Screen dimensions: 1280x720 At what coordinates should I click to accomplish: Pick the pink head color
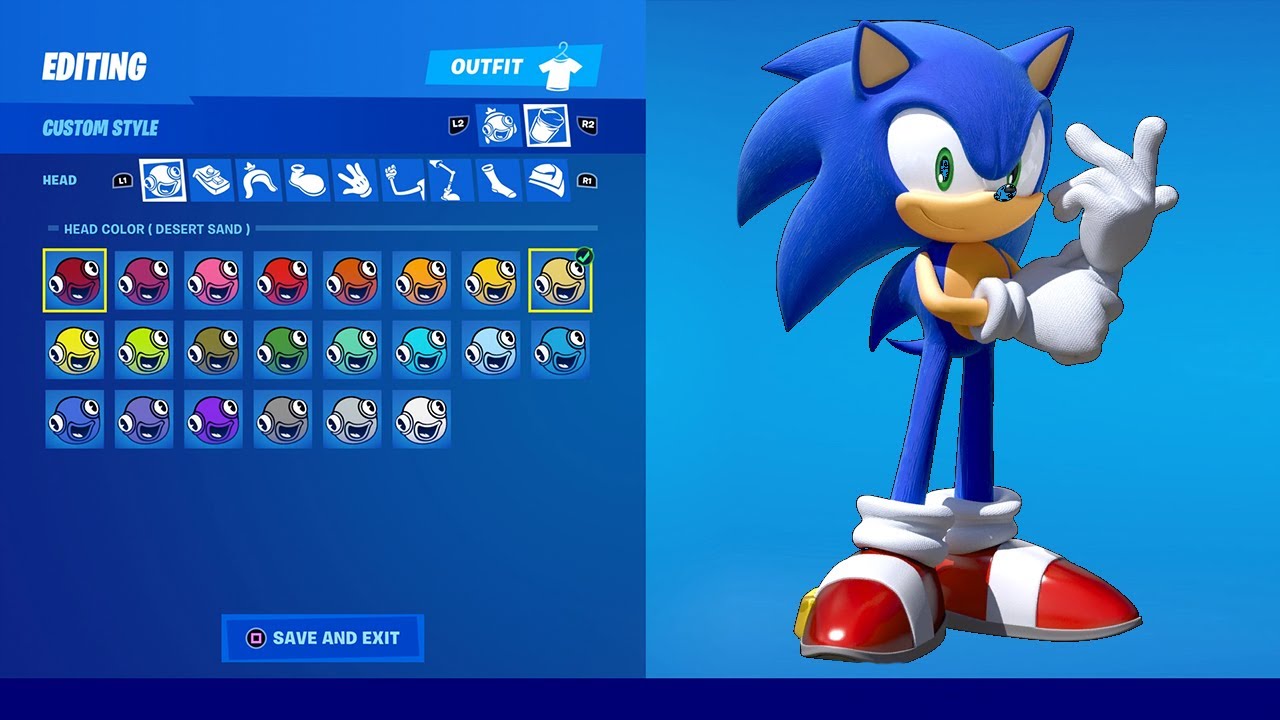[214, 280]
